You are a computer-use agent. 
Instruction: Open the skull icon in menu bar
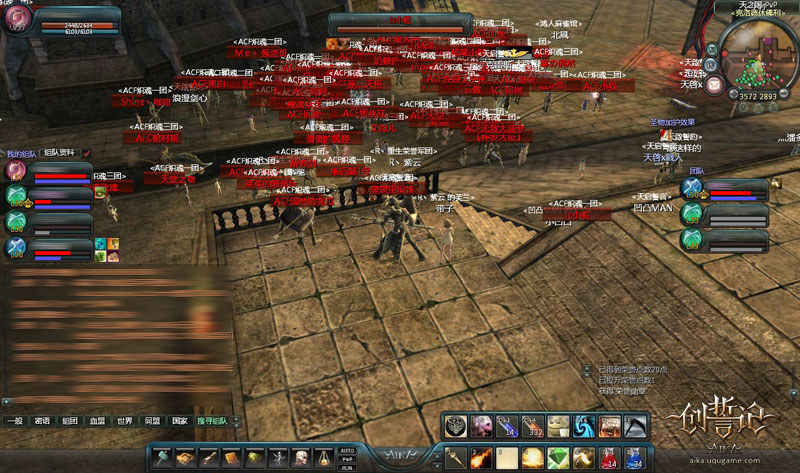pos(302,457)
